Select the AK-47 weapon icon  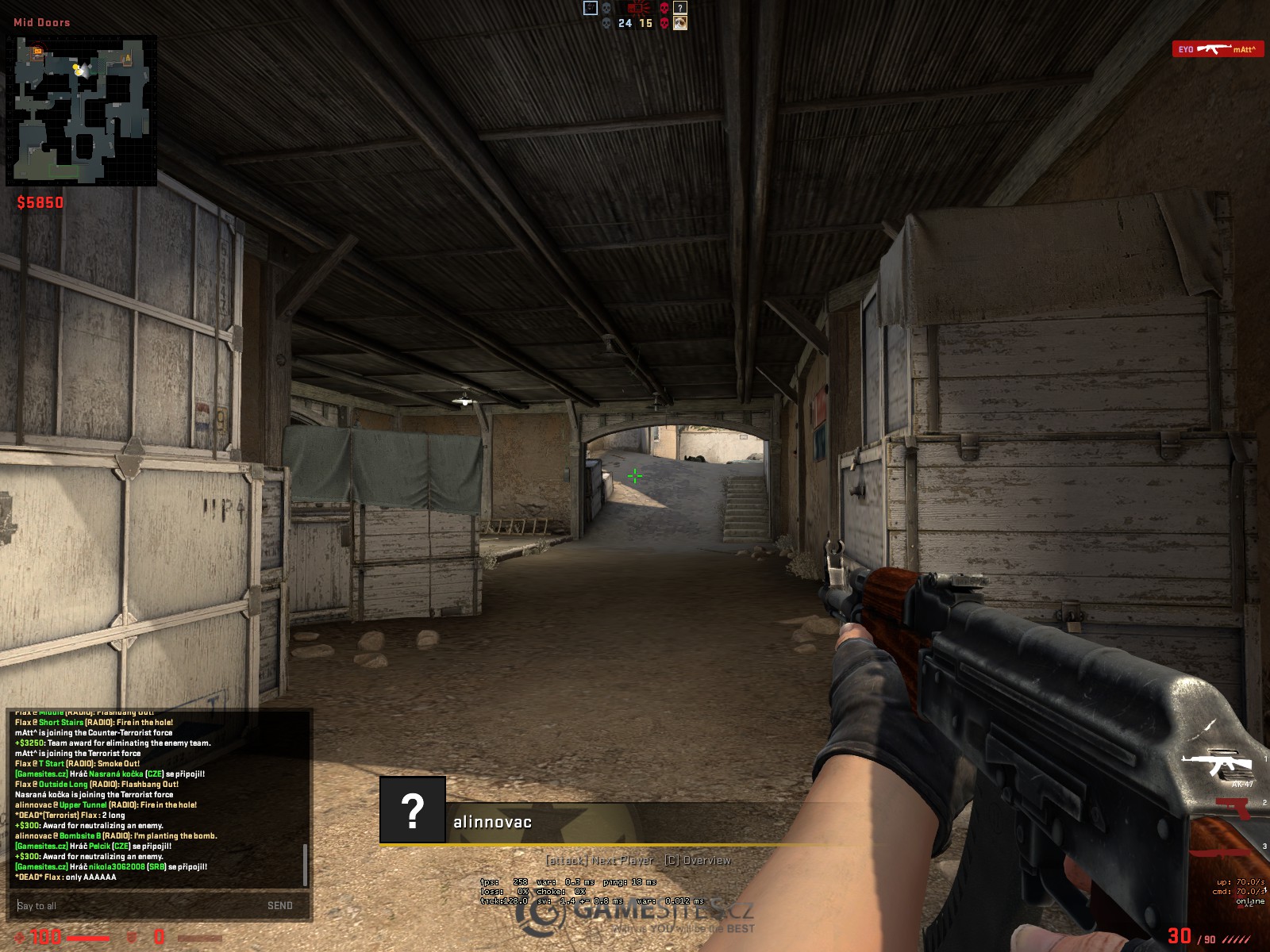(x=1217, y=765)
